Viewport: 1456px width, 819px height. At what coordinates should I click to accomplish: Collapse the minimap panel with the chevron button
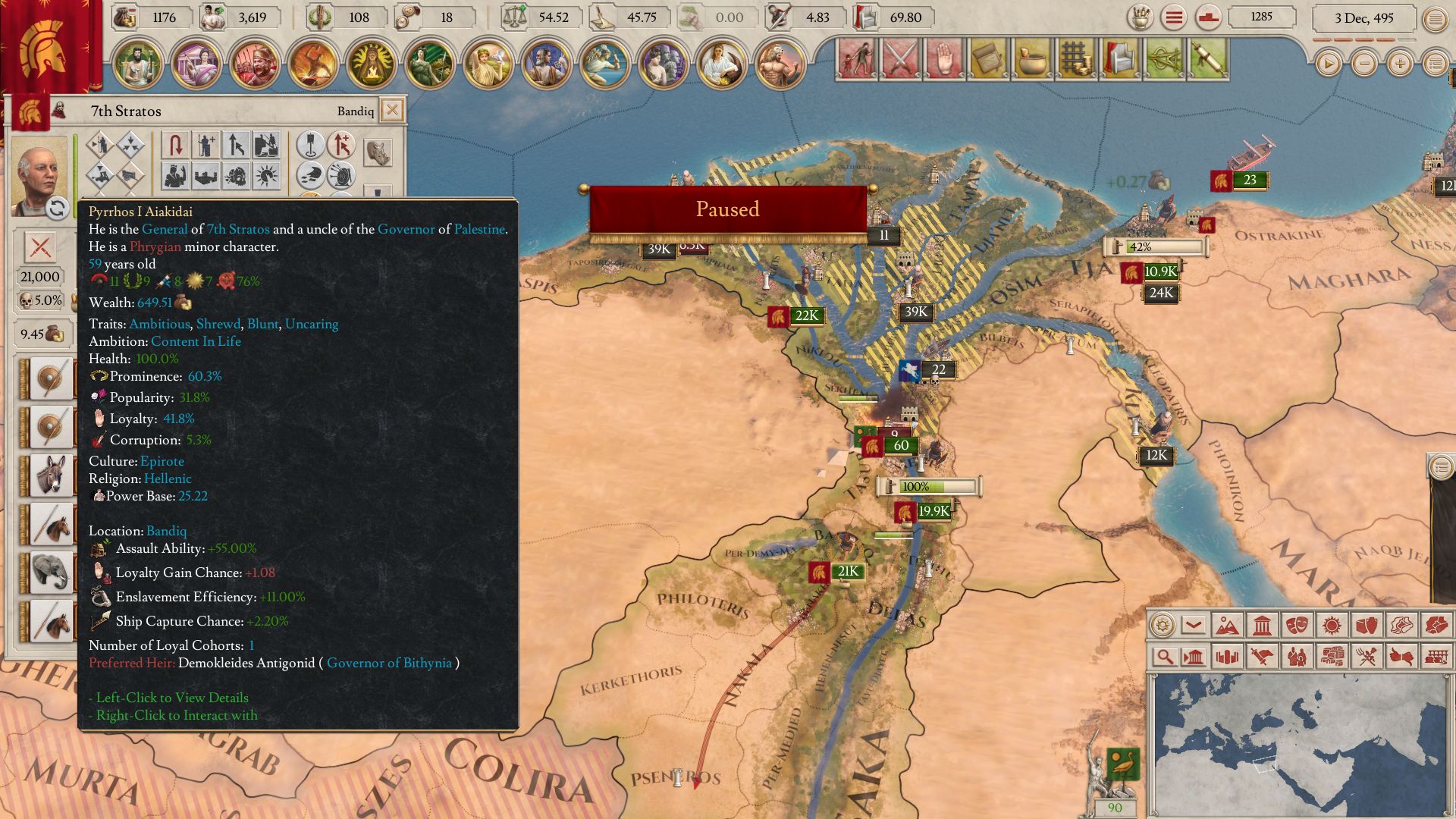[1194, 626]
